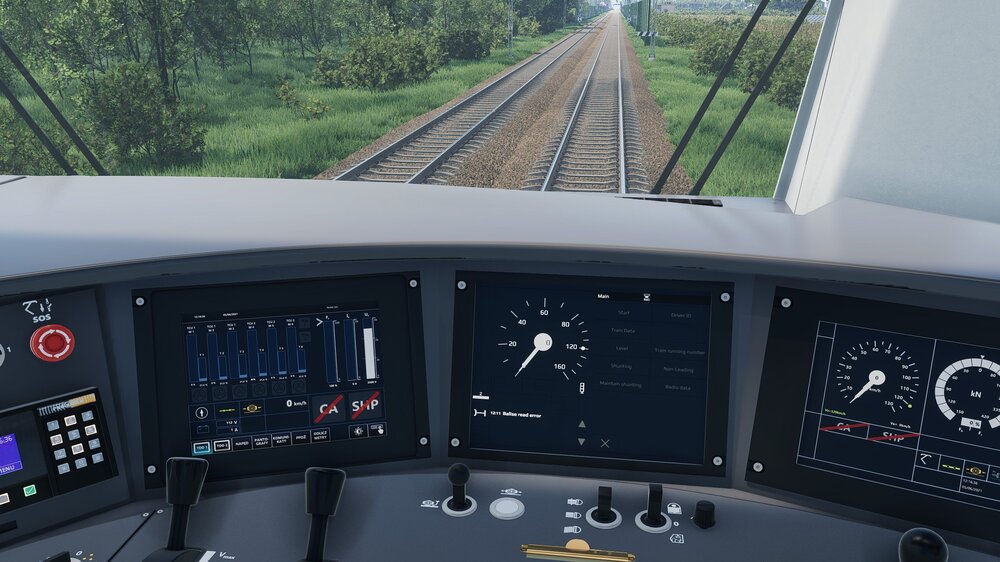Open the KOMUNIKATY messages page
1000x562 pixels.
[281, 439]
